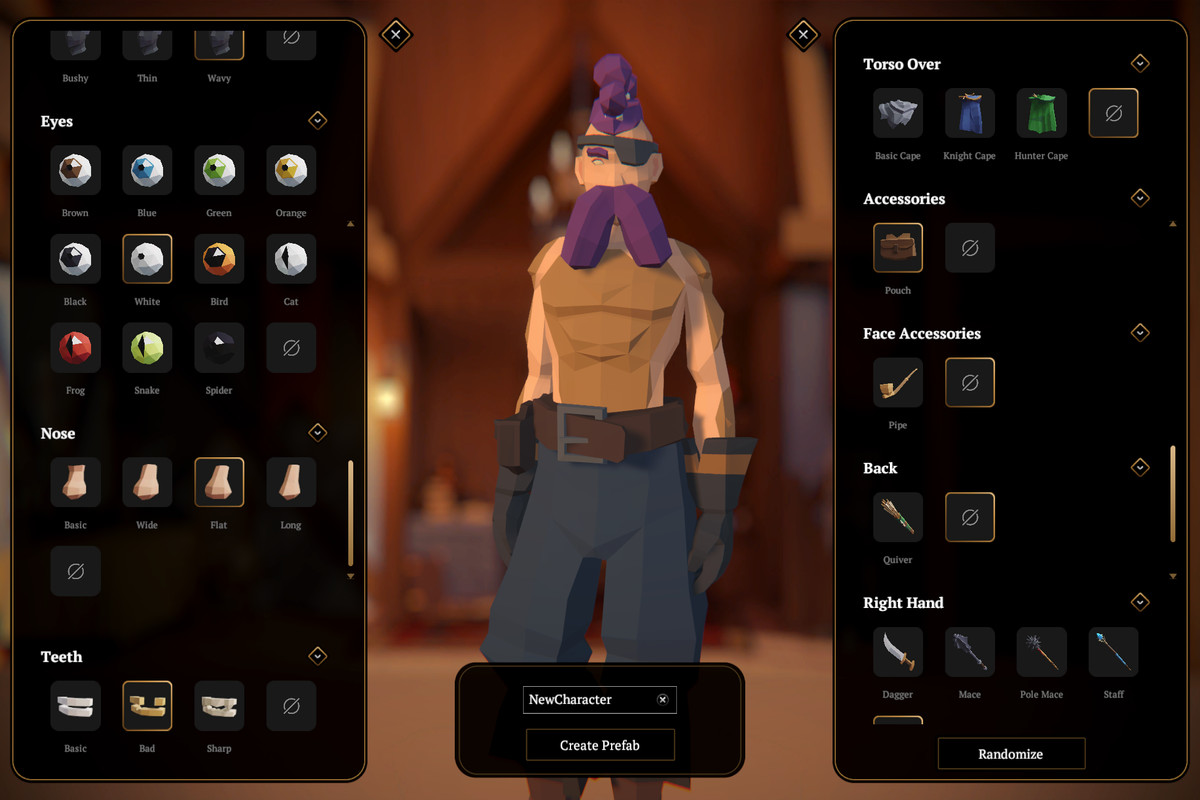Equip the green Hunter Cape
The width and height of the screenshot is (1200, 800).
(1041, 113)
